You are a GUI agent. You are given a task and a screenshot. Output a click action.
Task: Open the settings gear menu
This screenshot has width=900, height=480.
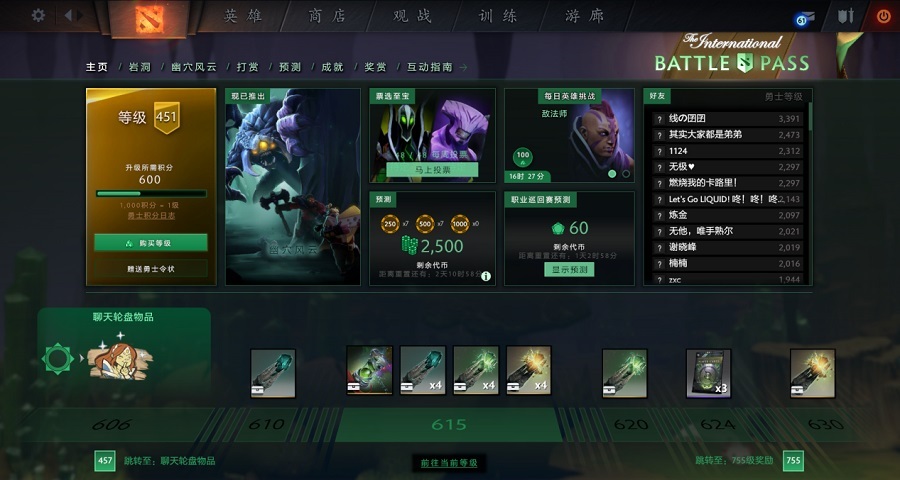click(x=38, y=15)
